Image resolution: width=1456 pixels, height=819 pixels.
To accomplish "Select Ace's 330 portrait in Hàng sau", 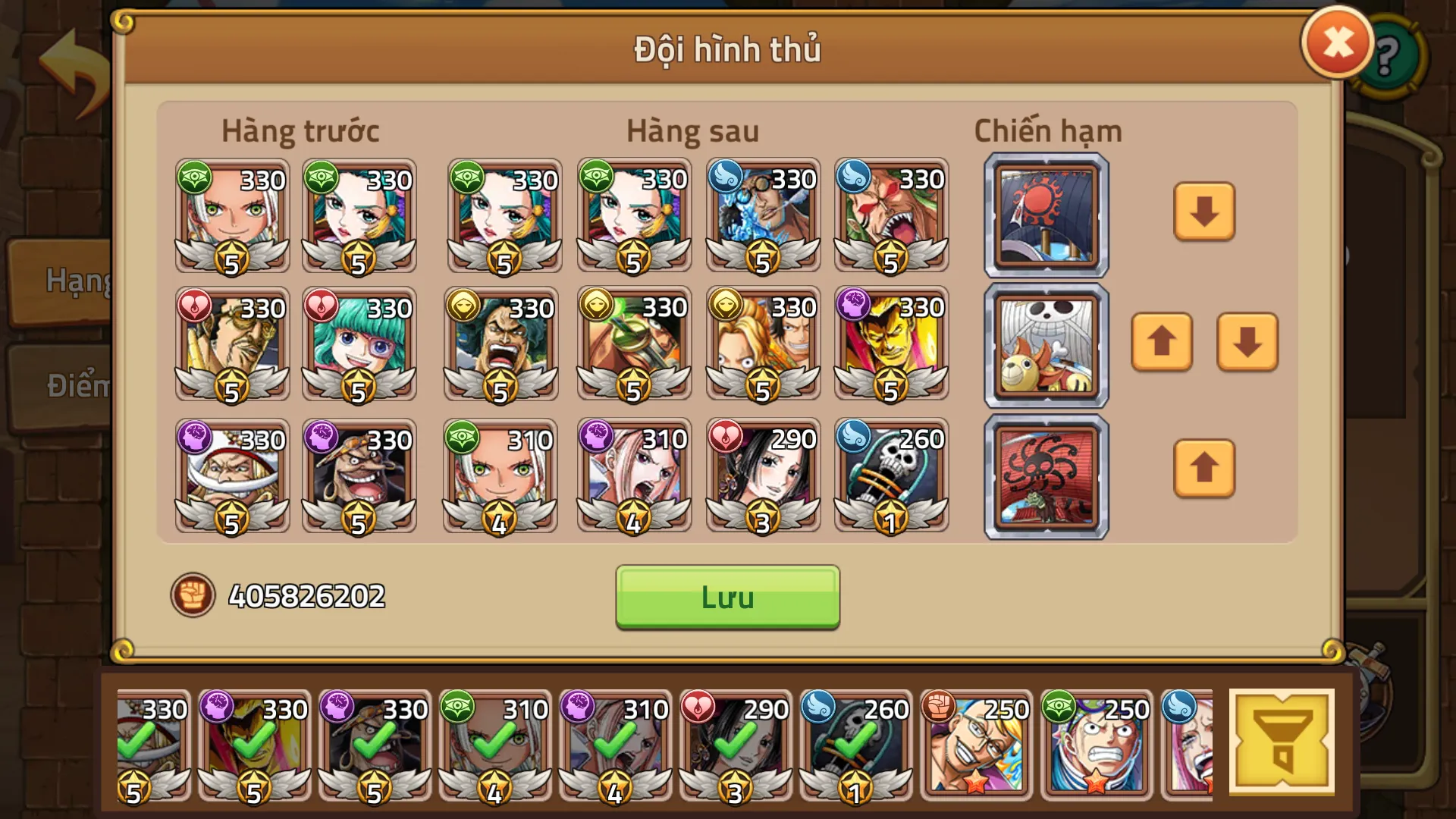I will 762,344.
